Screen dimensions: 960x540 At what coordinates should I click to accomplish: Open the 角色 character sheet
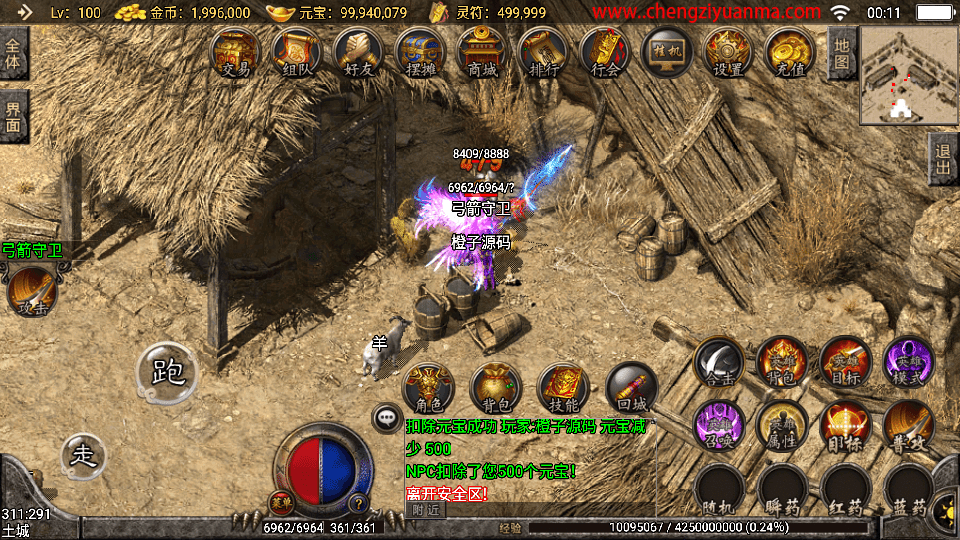428,388
